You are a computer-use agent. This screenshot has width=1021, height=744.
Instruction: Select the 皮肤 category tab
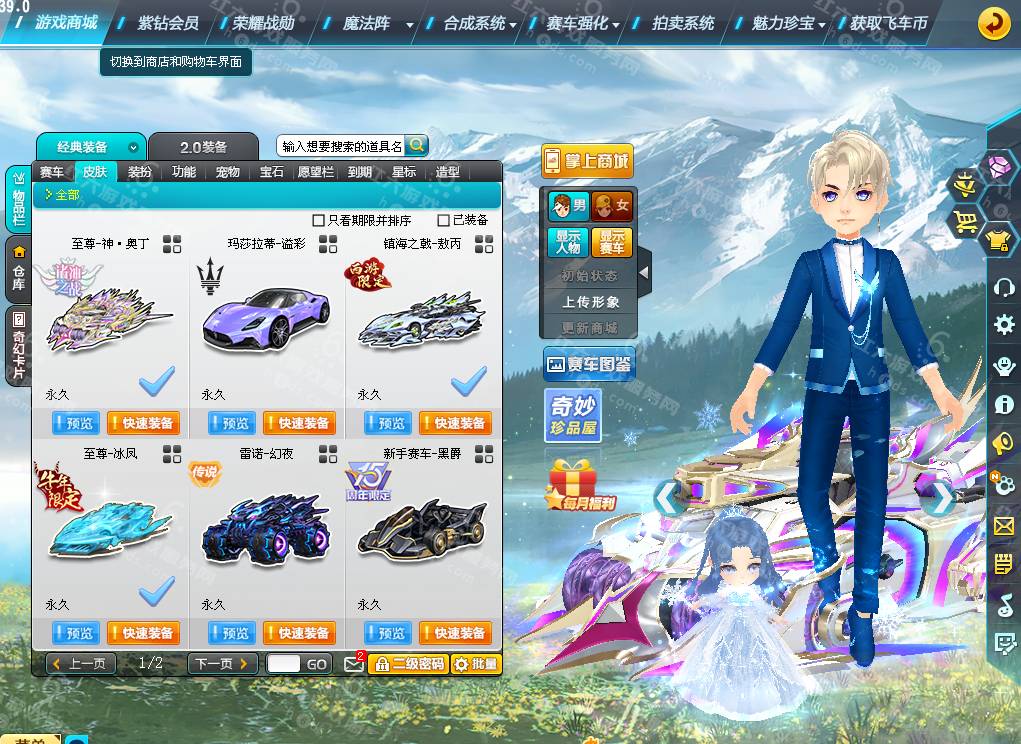tap(95, 172)
